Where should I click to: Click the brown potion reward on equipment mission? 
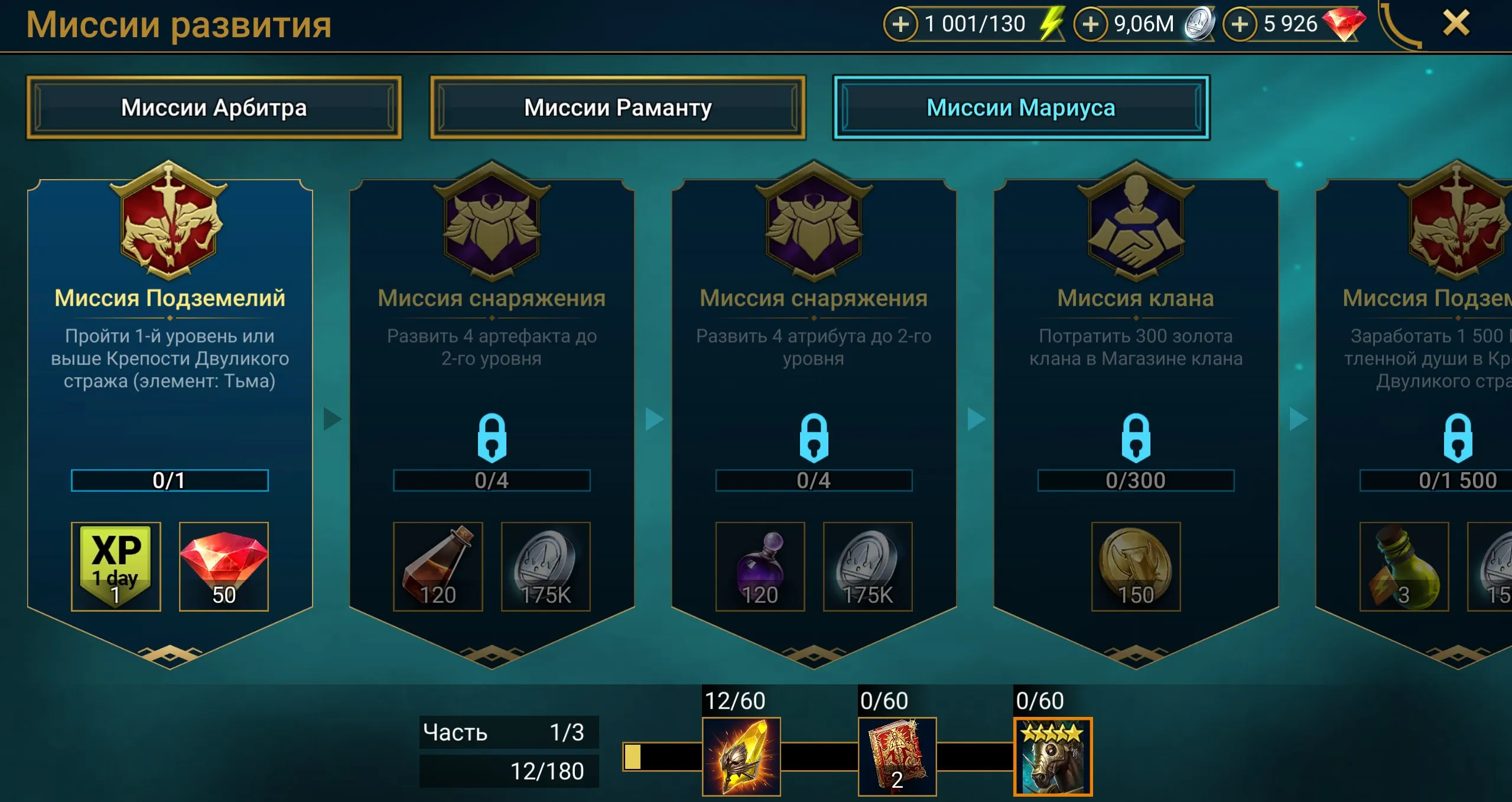tap(438, 567)
